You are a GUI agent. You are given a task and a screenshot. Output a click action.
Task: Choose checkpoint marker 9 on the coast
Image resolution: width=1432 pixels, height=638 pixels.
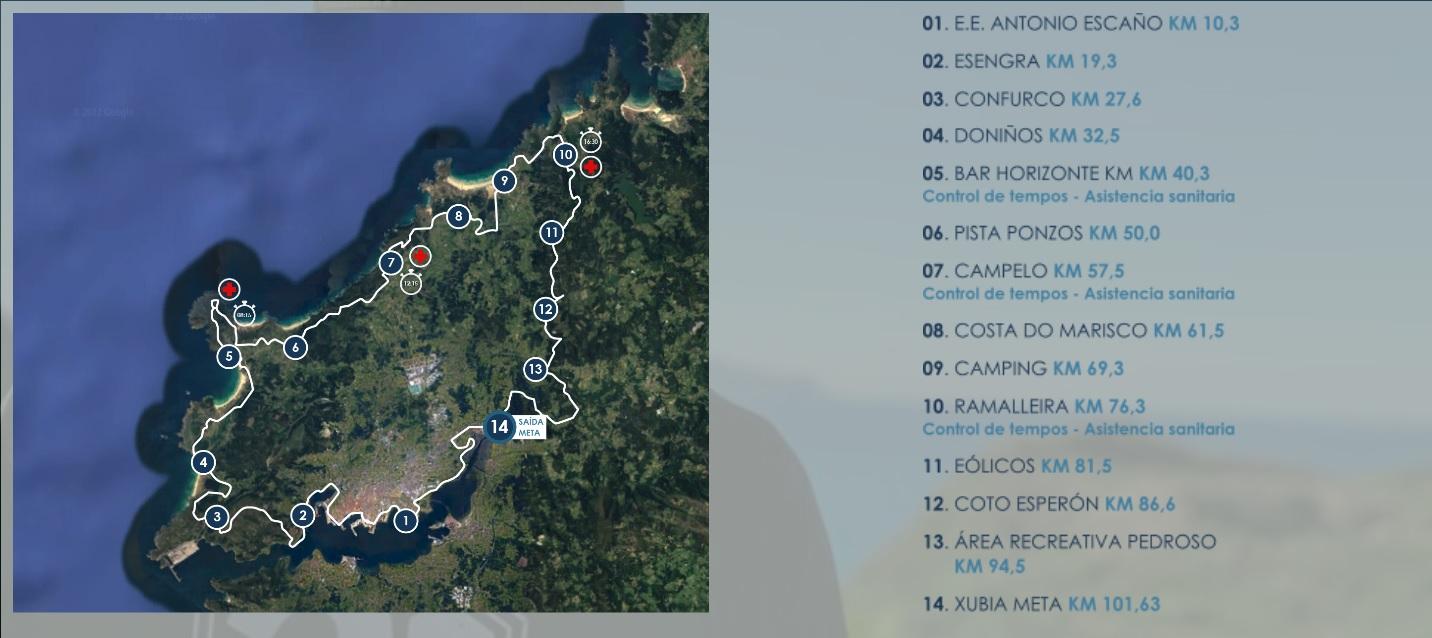[x=504, y=181]
